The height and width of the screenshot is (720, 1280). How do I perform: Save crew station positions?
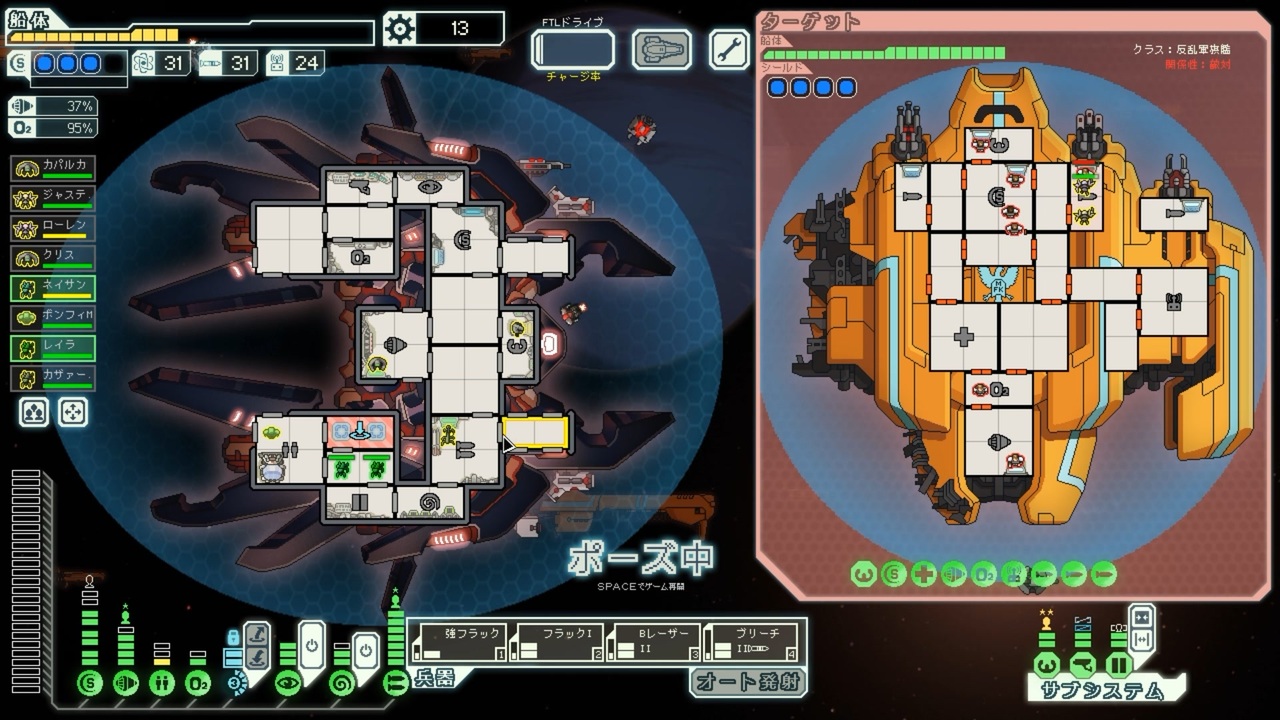click(34, 411)
